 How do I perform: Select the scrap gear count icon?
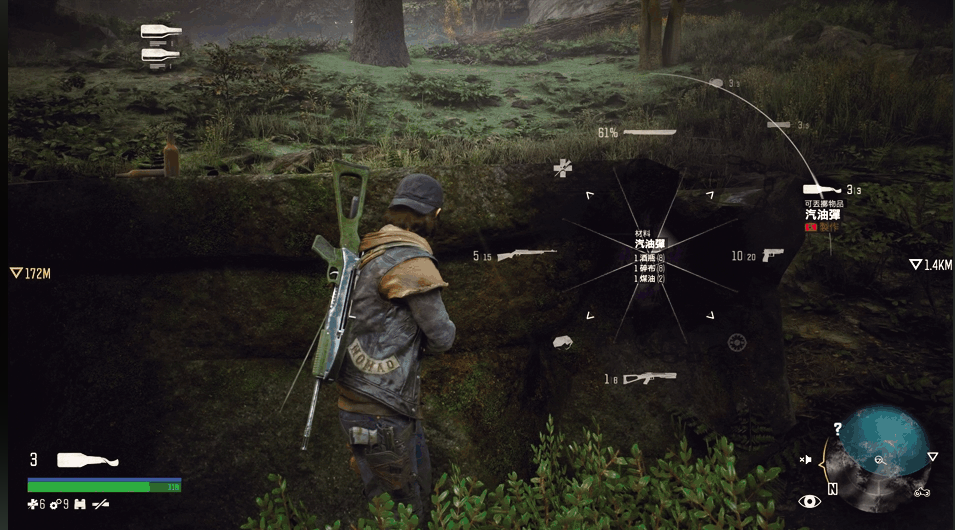(55, 504)
